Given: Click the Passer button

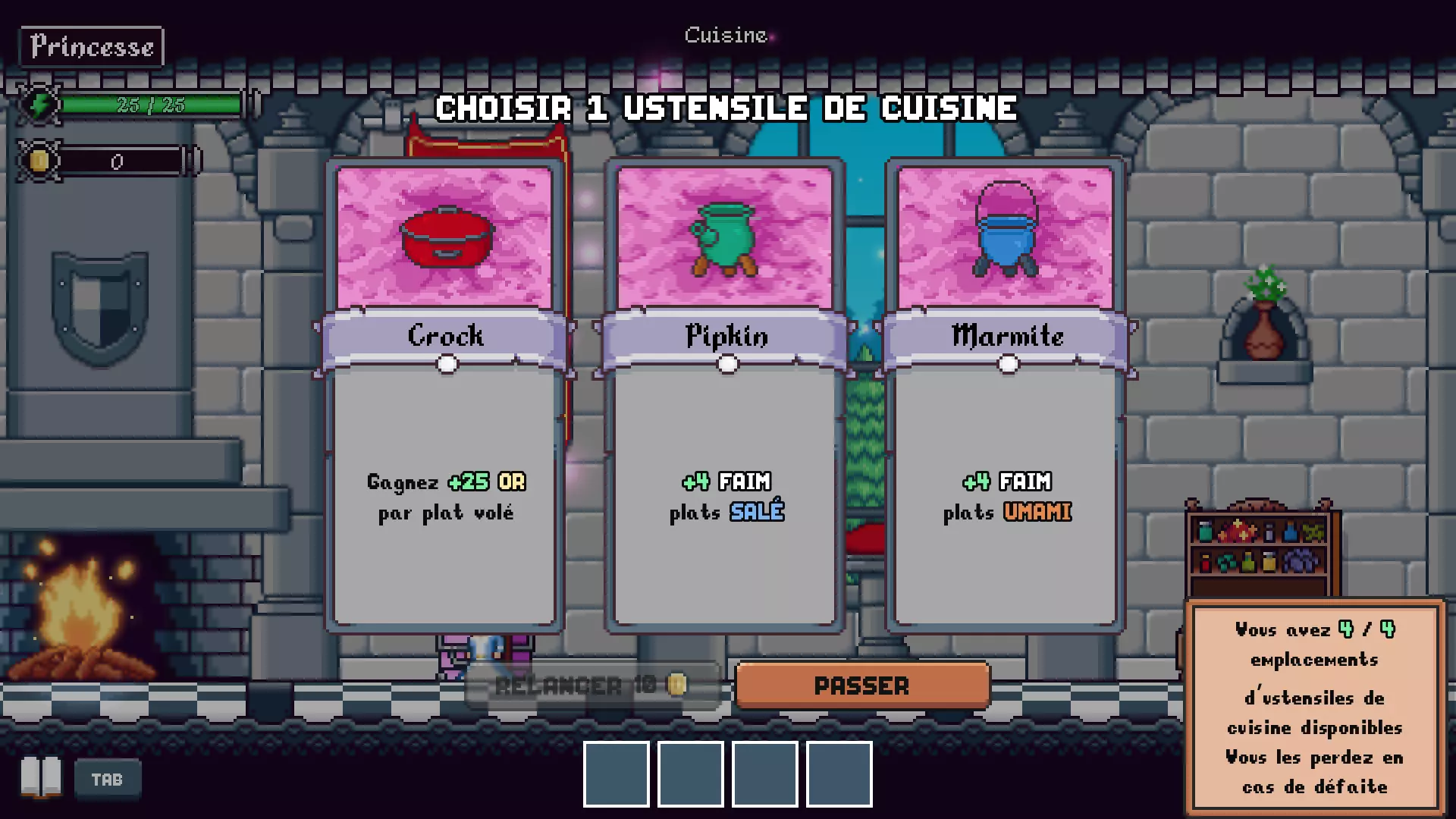Looking at the screenshot, I should [x=862, y=686].
